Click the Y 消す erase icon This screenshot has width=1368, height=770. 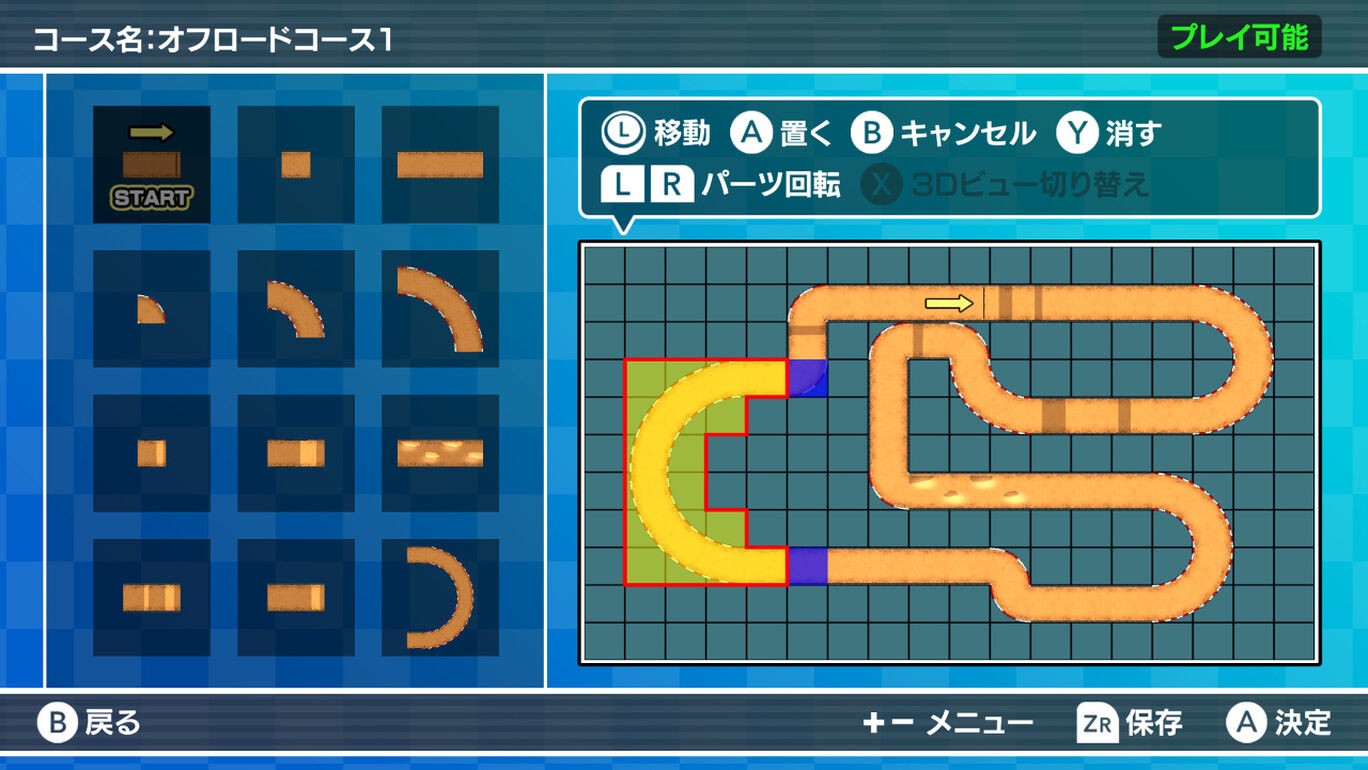[x=1079, y=131]
